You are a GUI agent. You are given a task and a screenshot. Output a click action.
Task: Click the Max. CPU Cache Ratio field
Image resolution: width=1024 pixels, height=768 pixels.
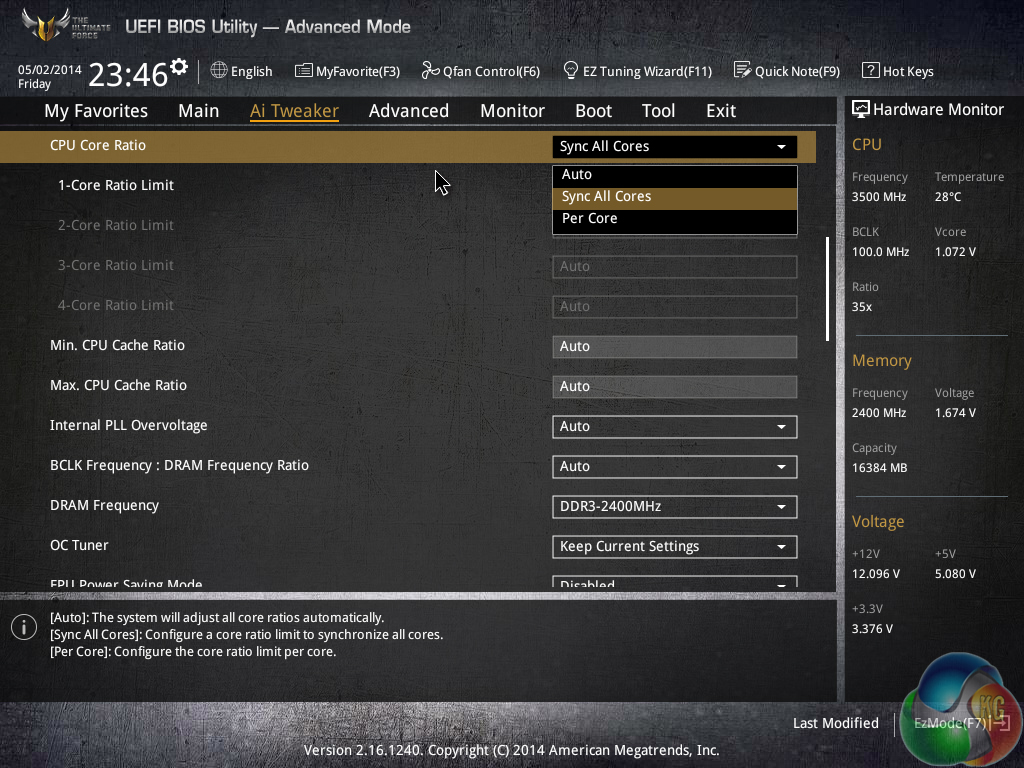(x=674, y=387)
